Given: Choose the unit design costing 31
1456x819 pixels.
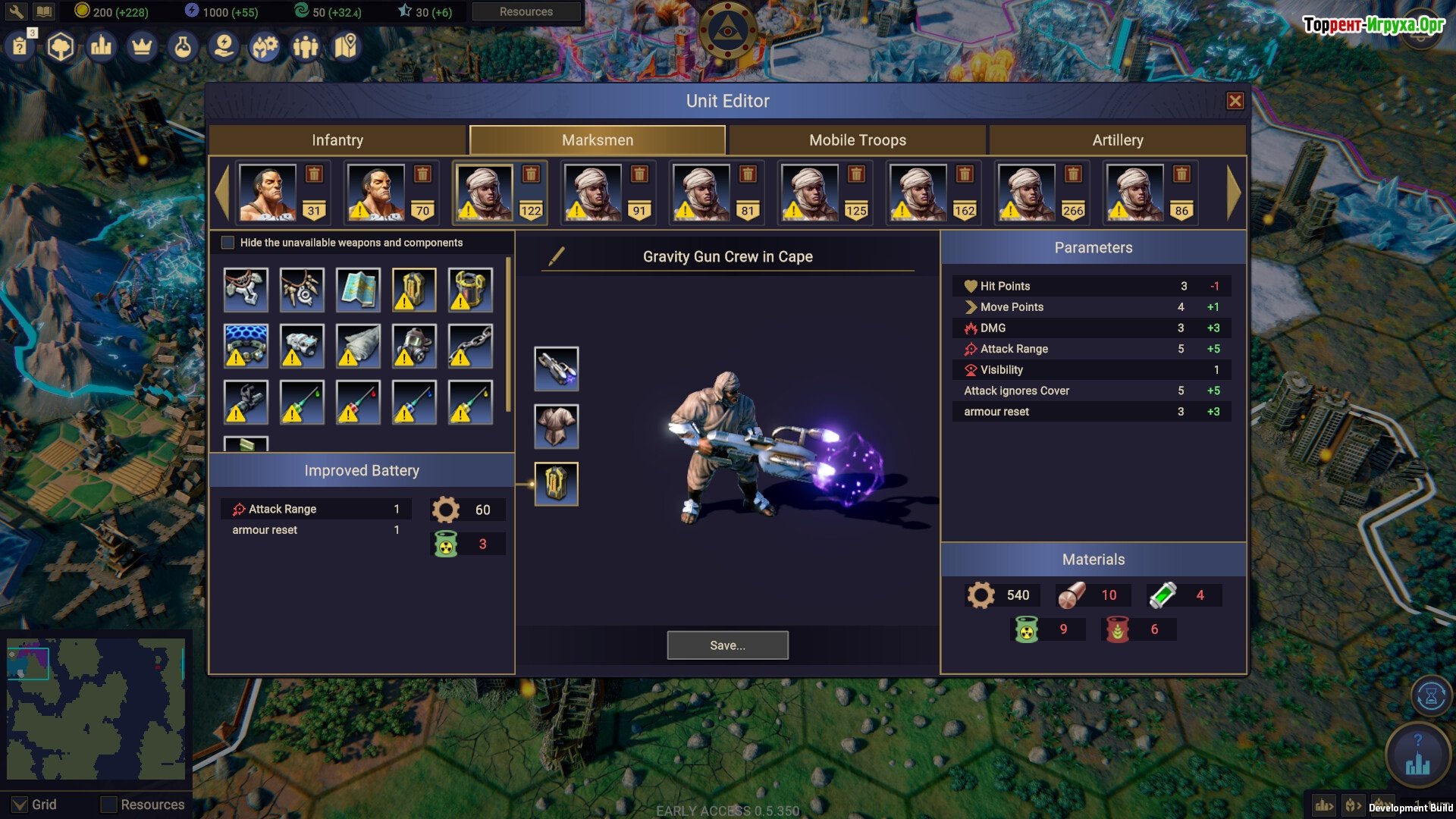Looking at the screenshot, I should pos(267,193).
